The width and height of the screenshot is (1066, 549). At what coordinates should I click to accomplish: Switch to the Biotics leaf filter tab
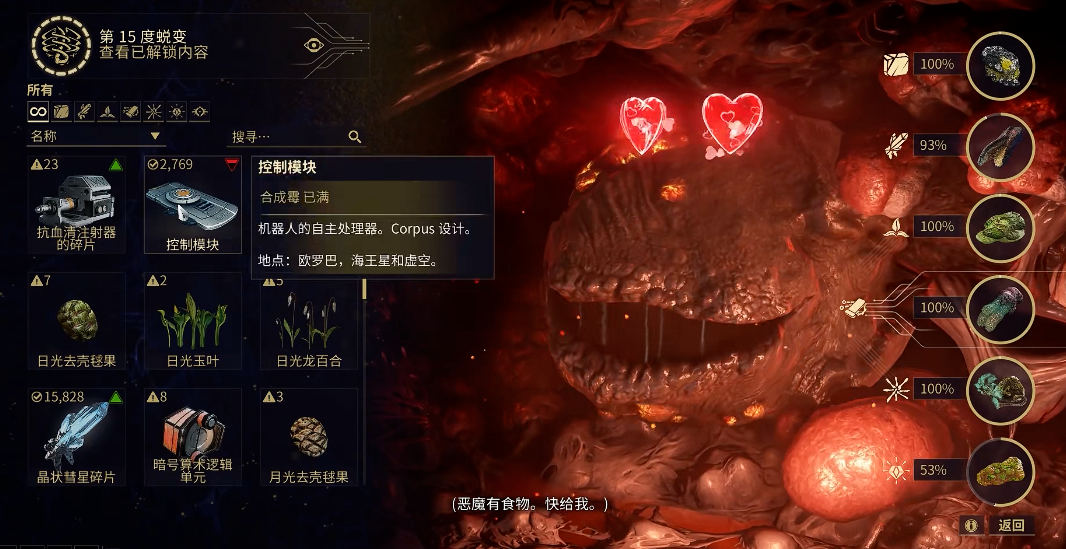point(107,111)
